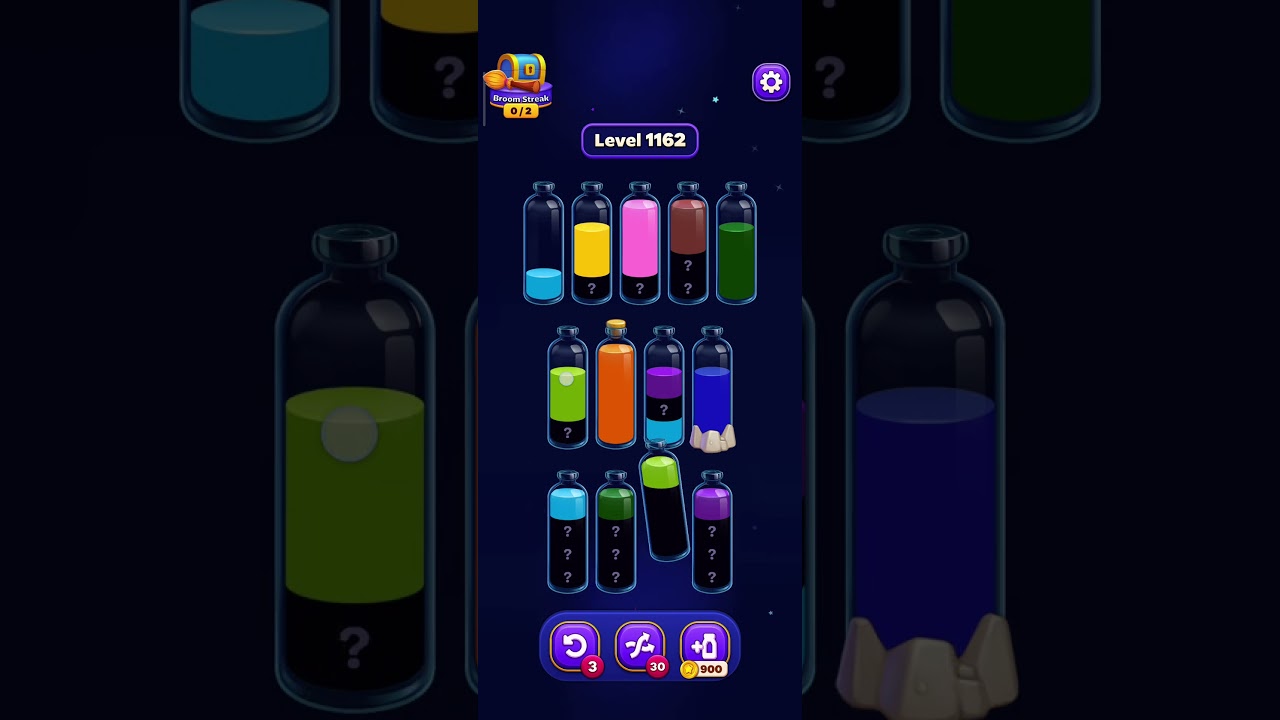Tap the red badge showing 30 shuffles
The height and width of the screenshot is (720, 1280).
659,668
